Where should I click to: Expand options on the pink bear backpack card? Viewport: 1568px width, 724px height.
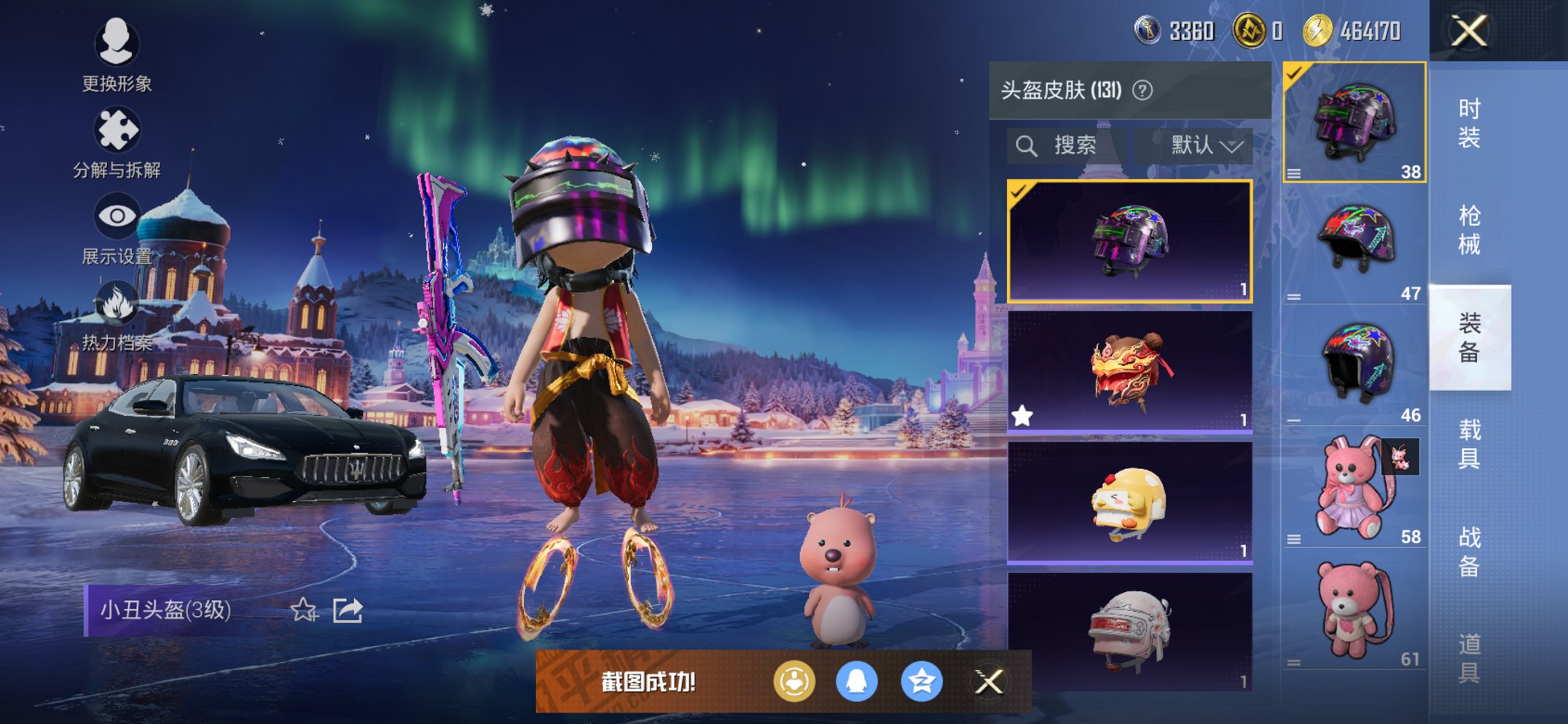(x=1295, y=539)
